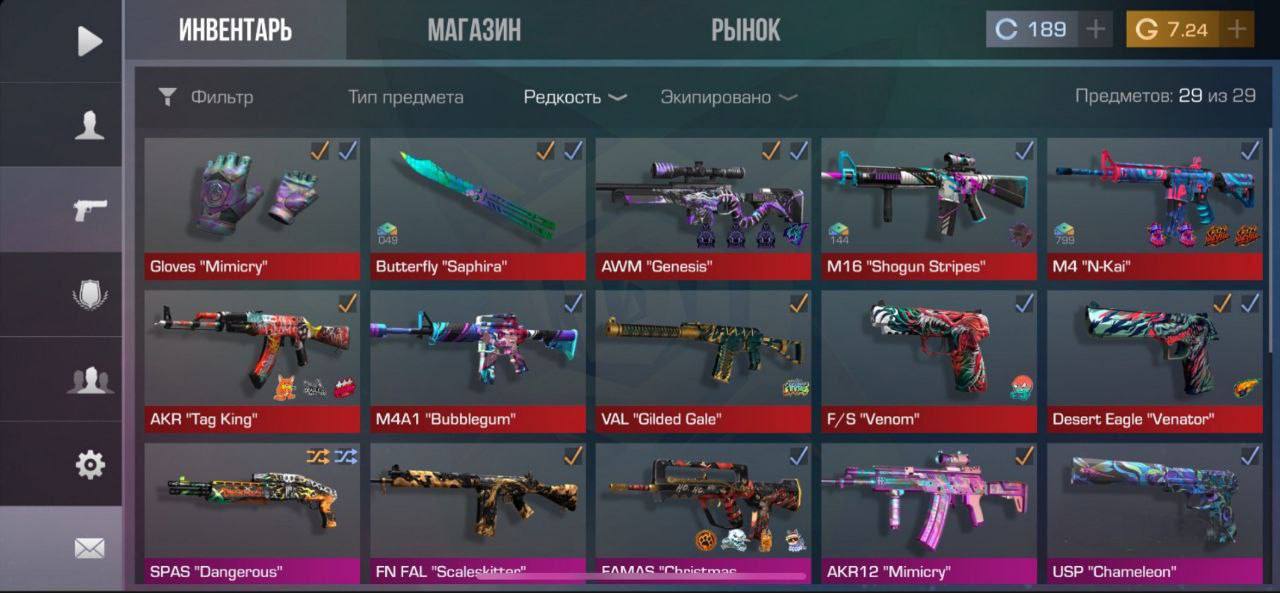Image resolution: width=1280 pixels, height=593 pixels.
Task: Open the Рынок tab
Action: click(x=745, y=30)
